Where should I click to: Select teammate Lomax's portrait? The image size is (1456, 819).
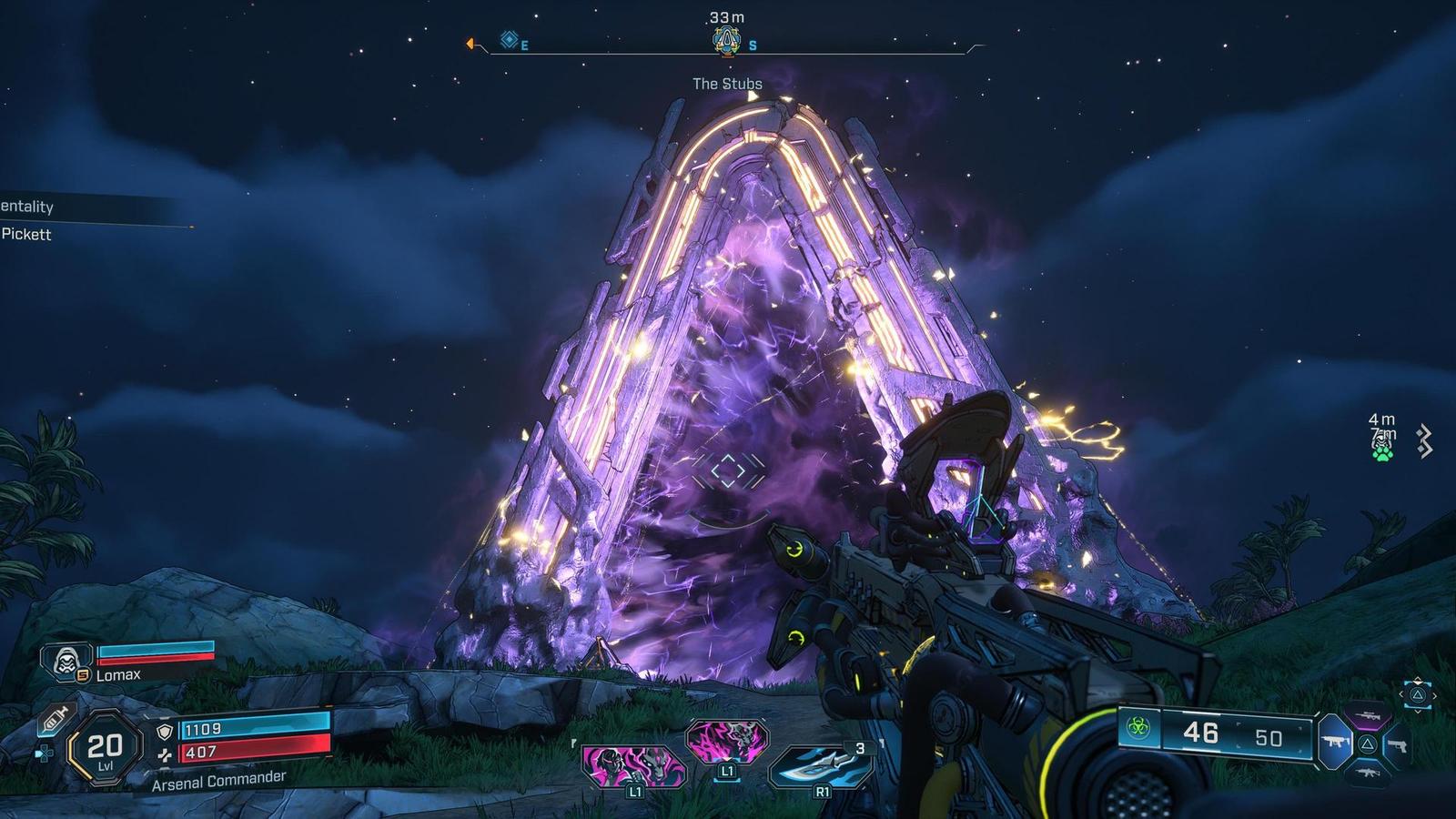coord(67,660)
